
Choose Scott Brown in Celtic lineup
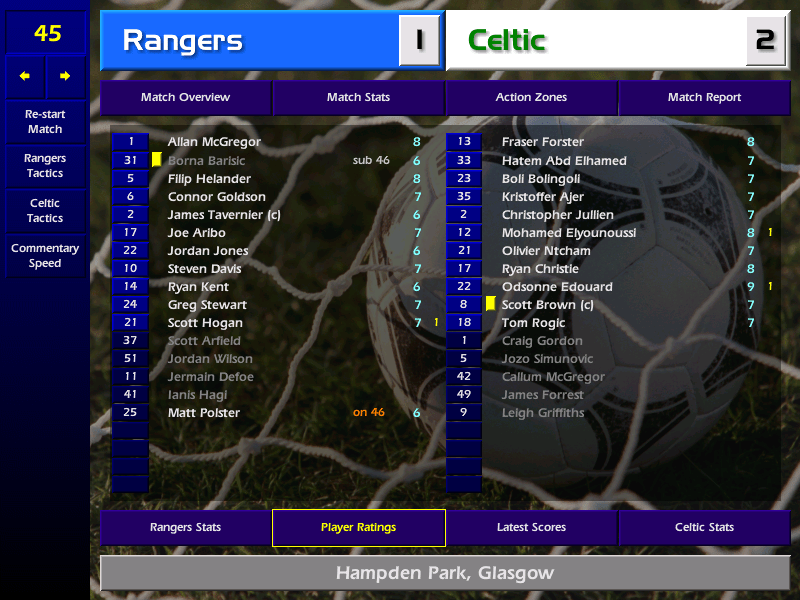[x=548, y=305]
